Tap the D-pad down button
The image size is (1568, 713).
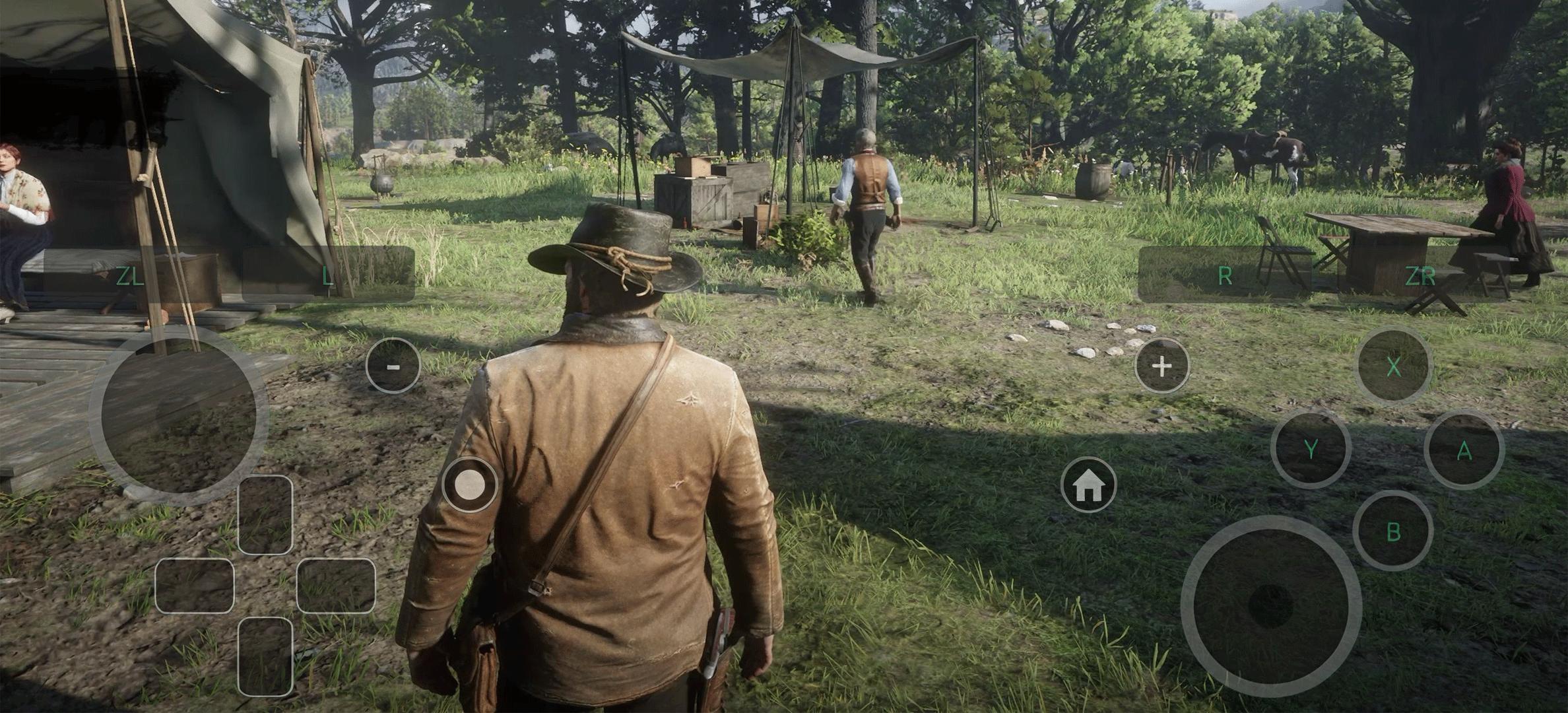[265, 656]
